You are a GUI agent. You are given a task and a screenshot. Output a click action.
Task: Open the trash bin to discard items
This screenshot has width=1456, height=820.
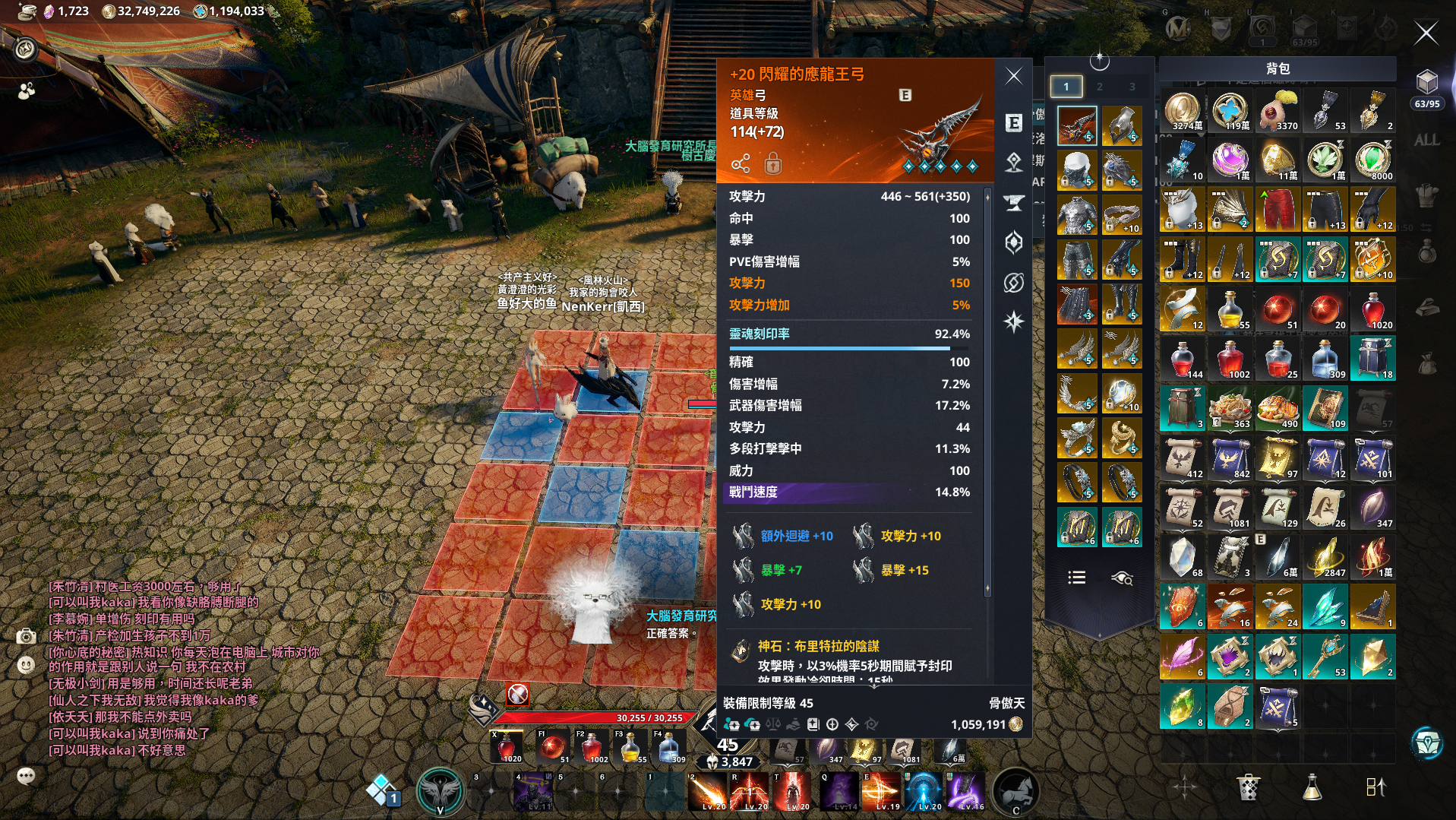(1248, 787)
